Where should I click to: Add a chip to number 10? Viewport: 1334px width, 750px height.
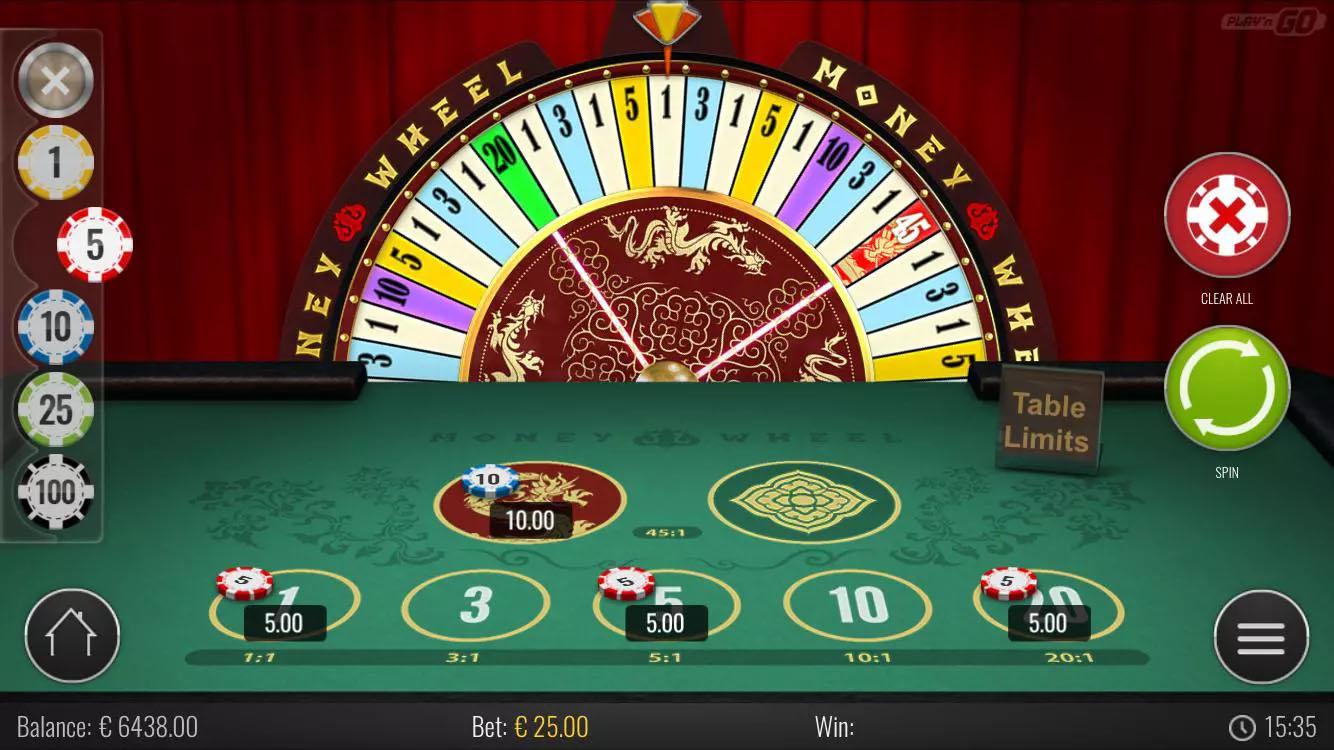tap(858, 604)
